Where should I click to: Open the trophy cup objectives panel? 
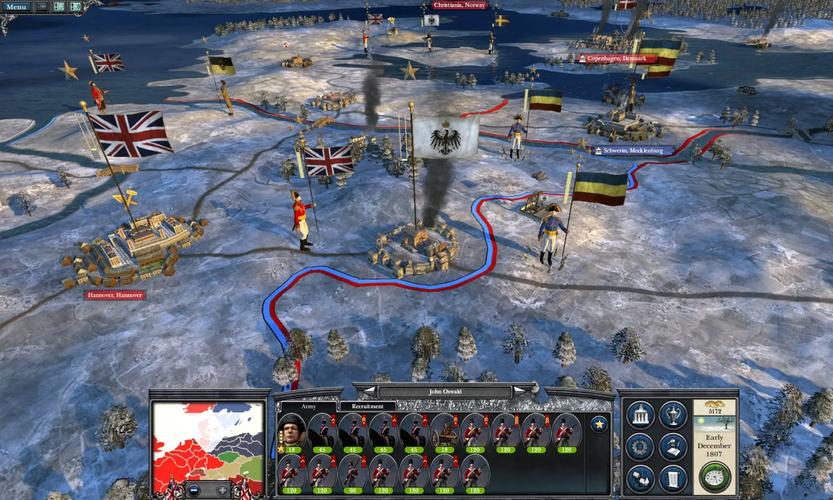pyautogui.click(x=673, y=413)
